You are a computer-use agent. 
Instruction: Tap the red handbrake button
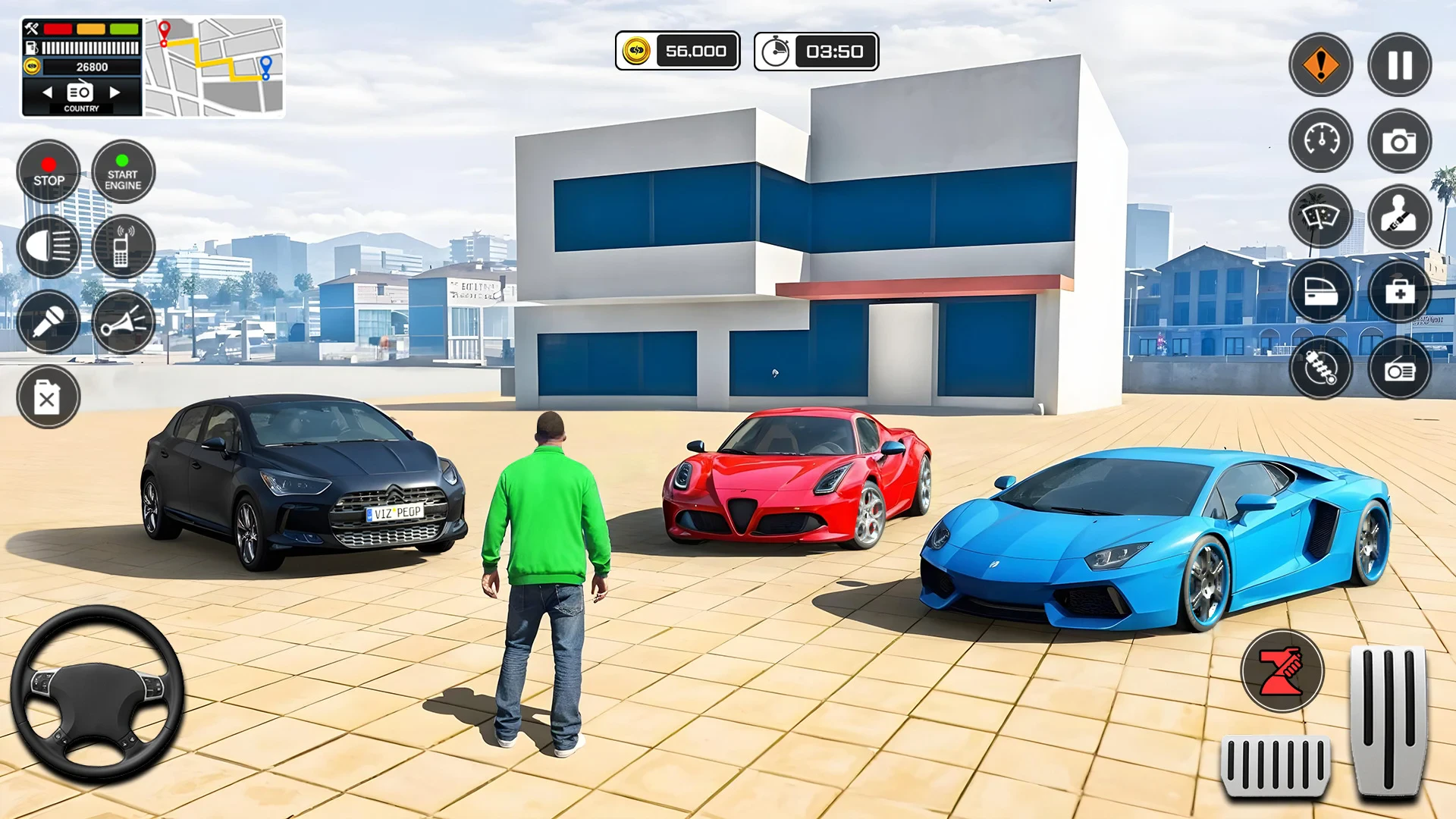click(x=1282, y=671)
